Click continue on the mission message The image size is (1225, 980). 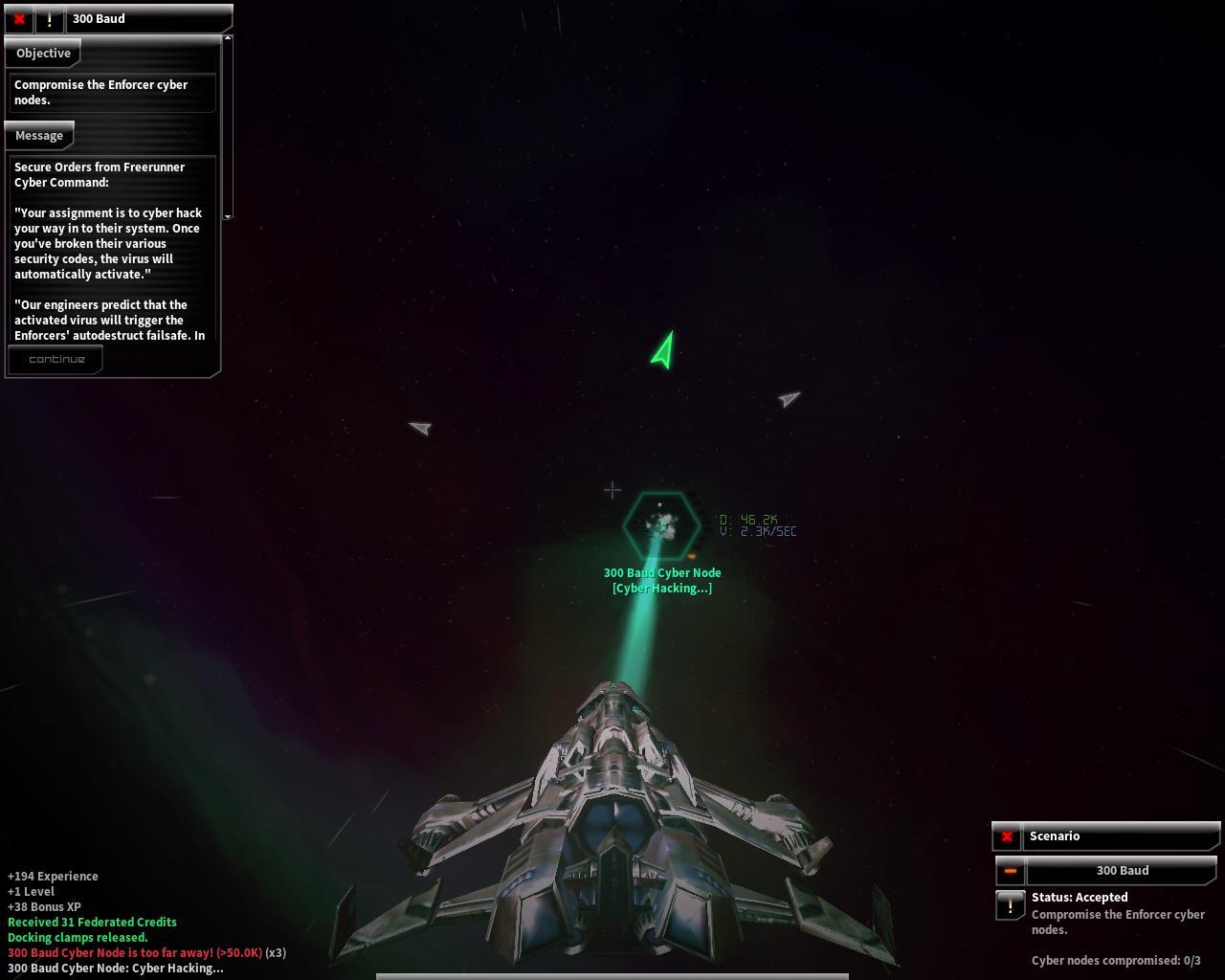tap(56, 360)
